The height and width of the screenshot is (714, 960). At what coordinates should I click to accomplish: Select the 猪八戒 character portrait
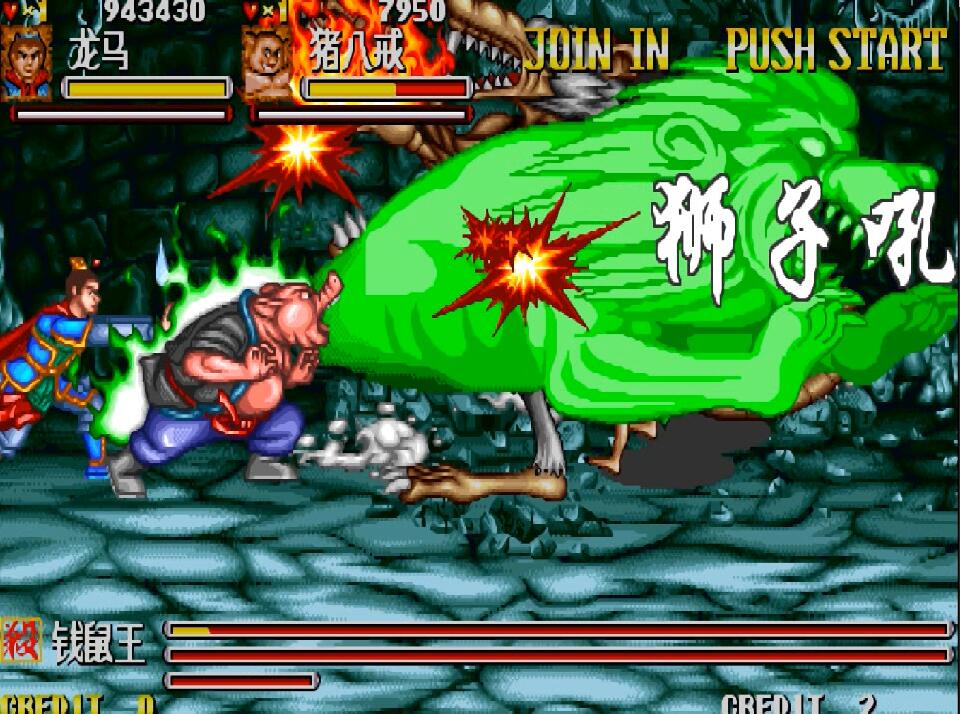[x=268, y=64]
